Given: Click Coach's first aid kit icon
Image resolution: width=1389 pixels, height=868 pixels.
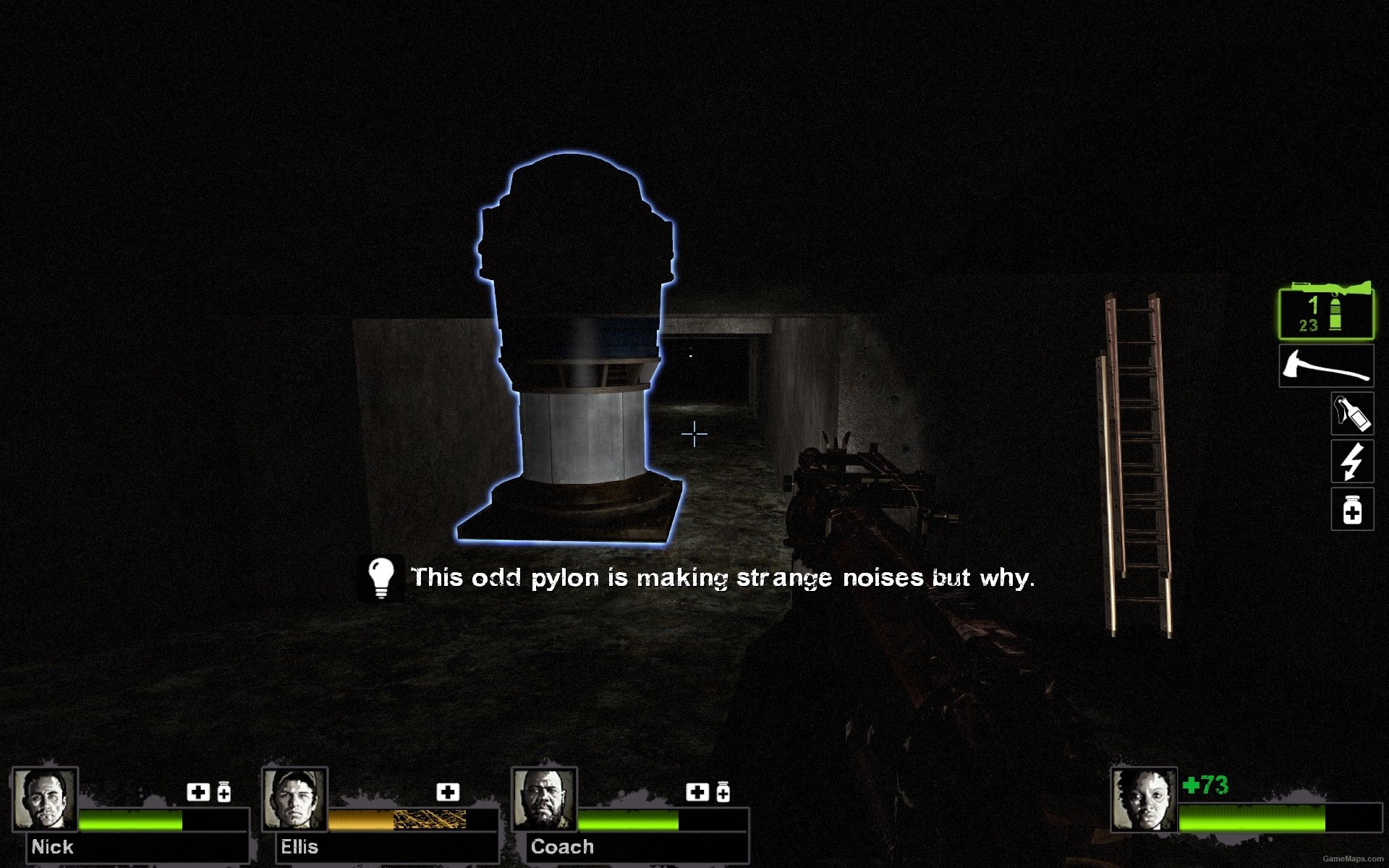Looking at the screenshot, I should (697, 792).
